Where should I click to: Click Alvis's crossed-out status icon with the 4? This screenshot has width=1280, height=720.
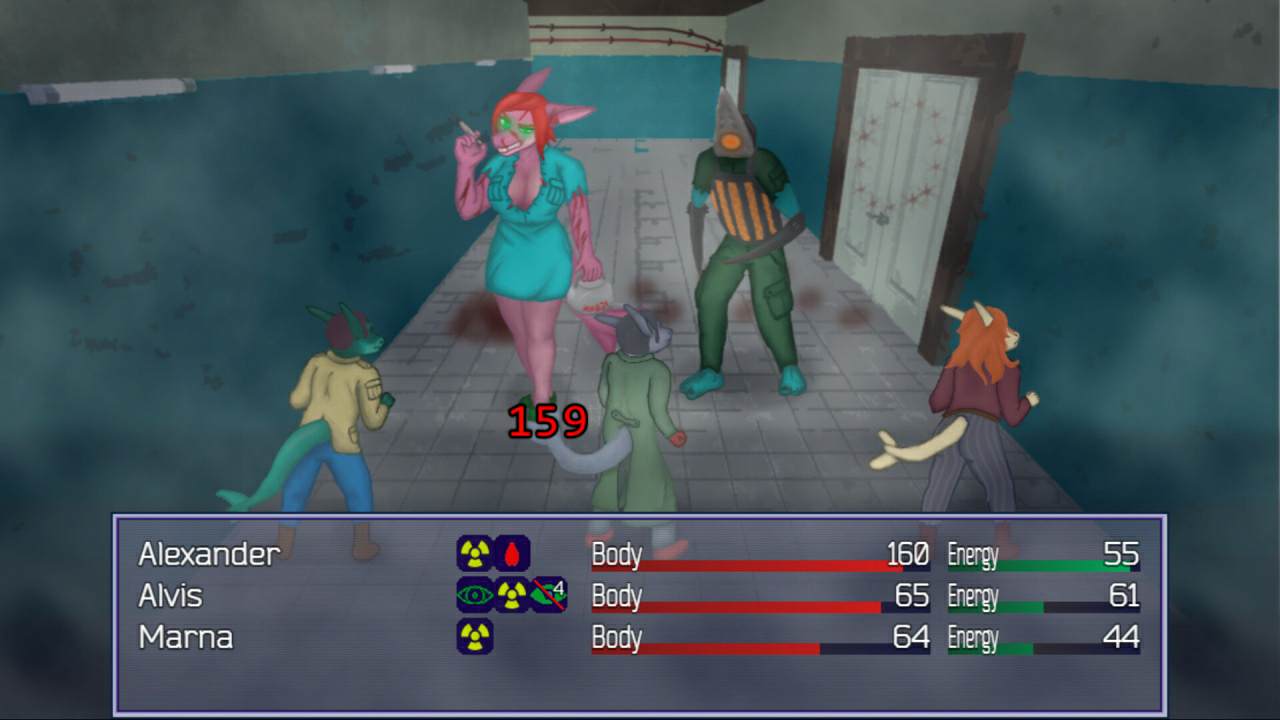(549, 595)
